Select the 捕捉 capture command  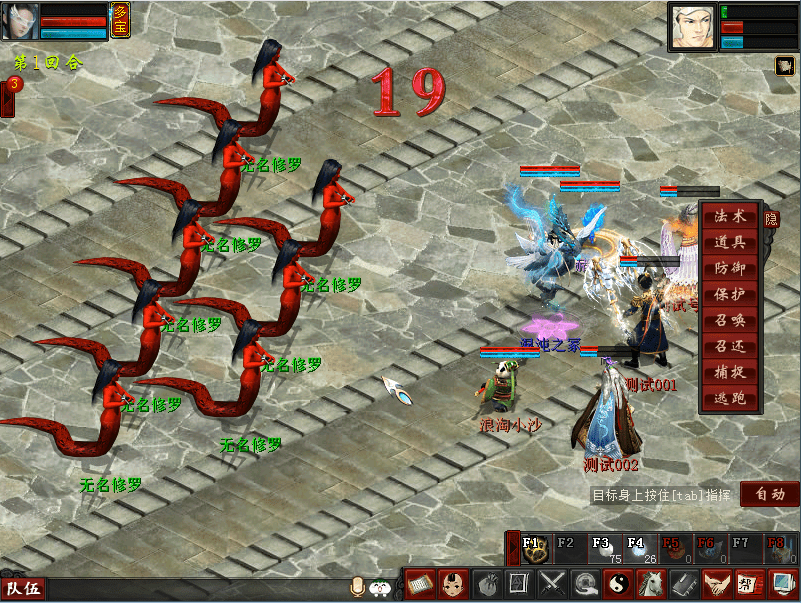click(x=730, y=372)
